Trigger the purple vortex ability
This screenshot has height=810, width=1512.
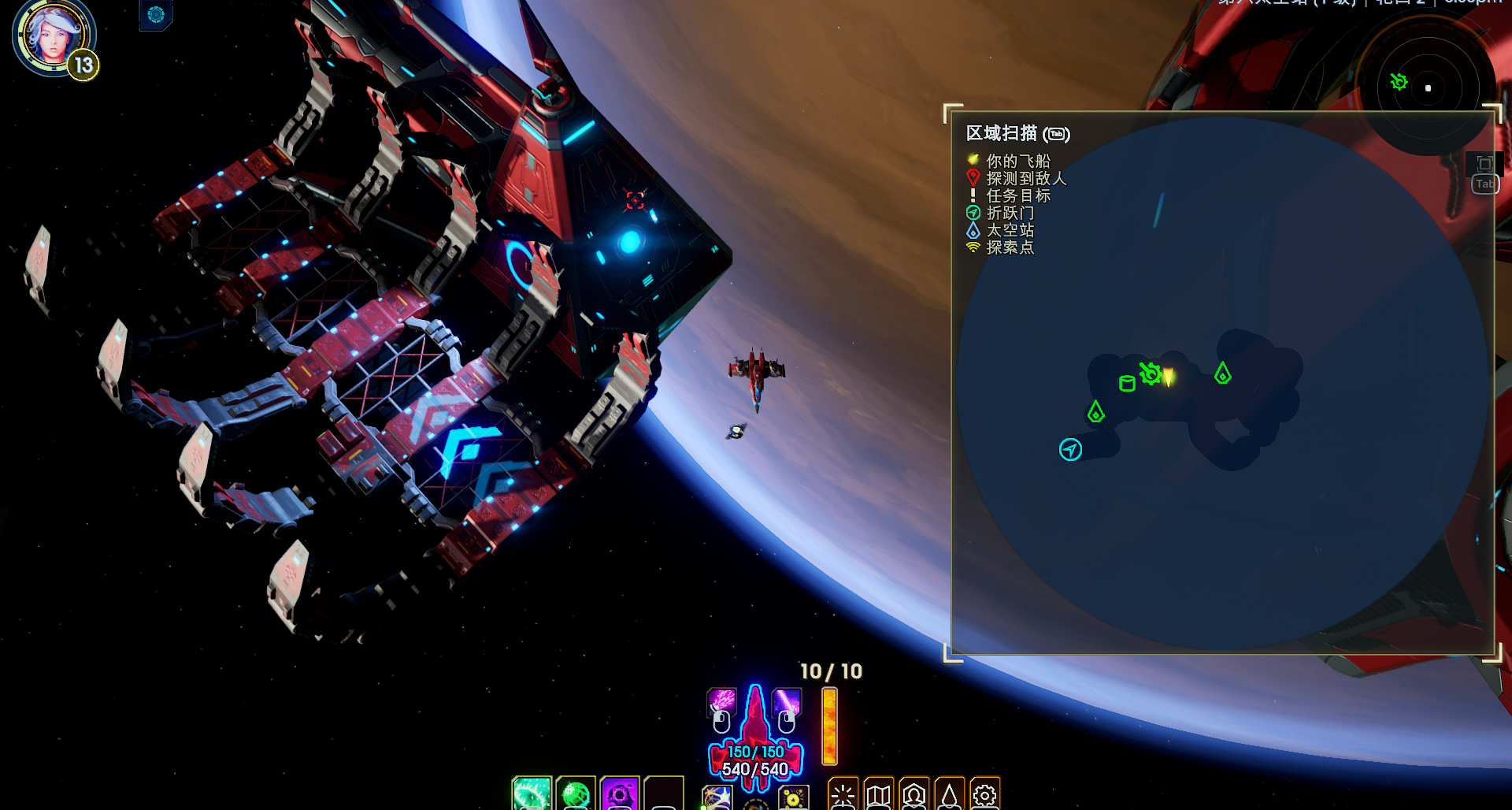(620, 794)
